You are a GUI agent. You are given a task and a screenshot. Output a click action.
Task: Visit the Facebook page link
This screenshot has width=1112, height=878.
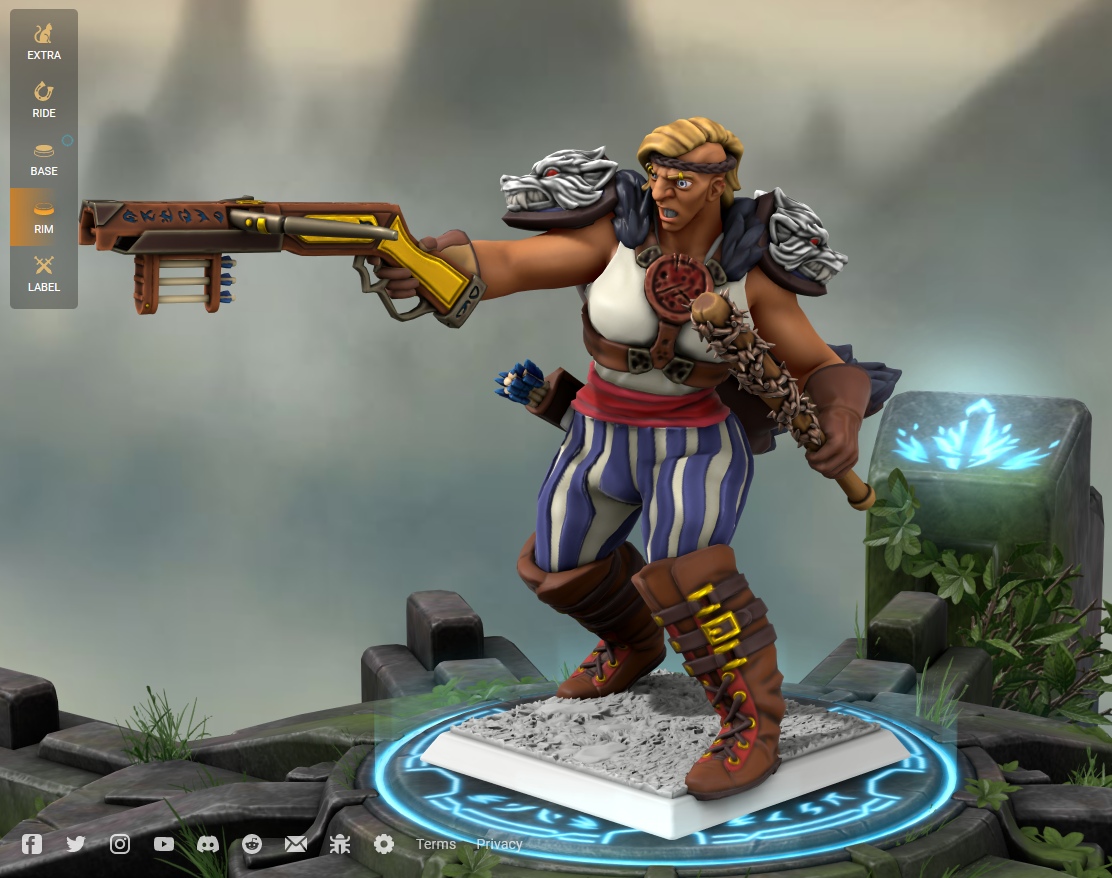coord(32,844)
